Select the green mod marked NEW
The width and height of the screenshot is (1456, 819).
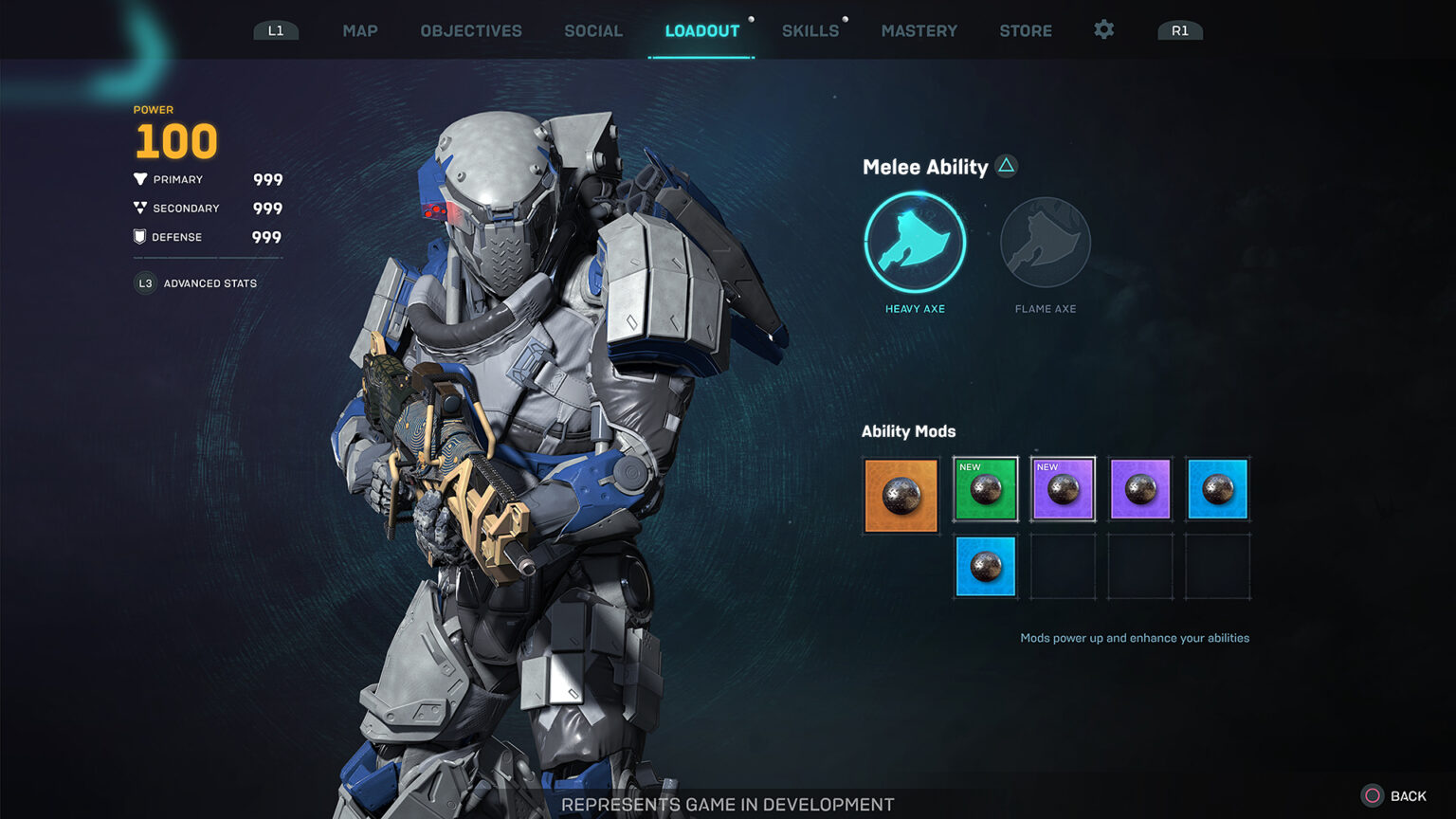(986, 489)
